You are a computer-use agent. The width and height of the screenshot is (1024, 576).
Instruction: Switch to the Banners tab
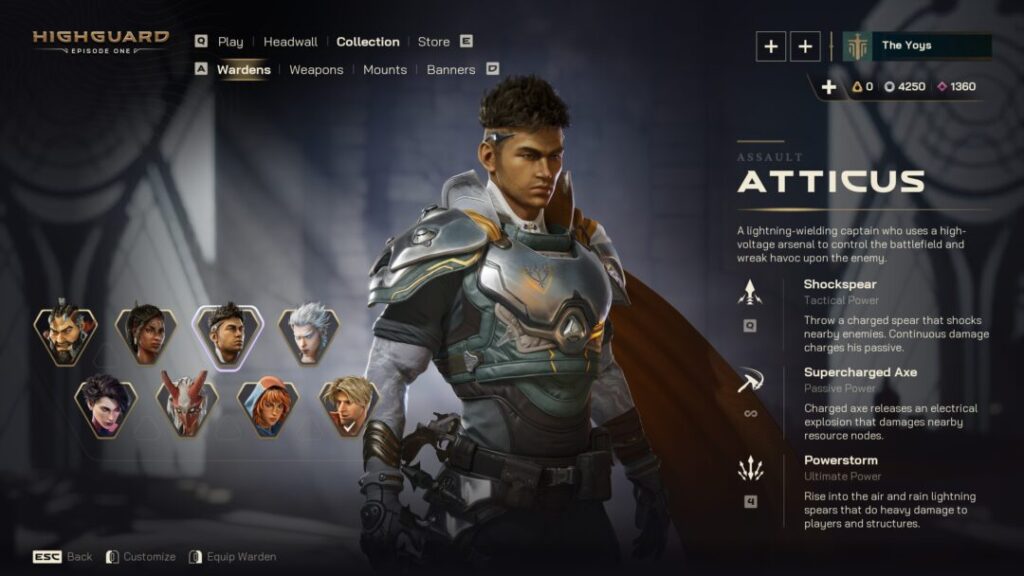451,70
